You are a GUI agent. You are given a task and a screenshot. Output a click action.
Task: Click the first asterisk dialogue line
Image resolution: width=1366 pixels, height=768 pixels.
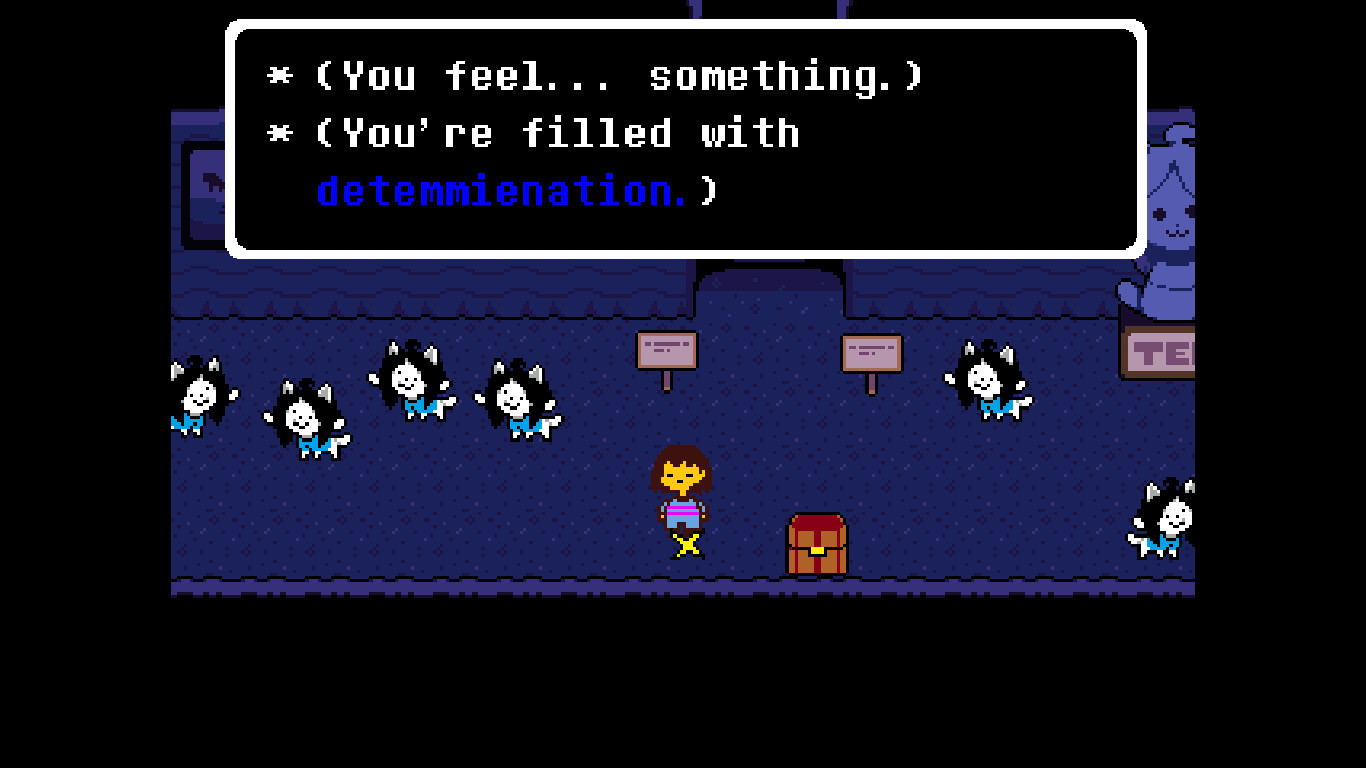pos(600,75)
